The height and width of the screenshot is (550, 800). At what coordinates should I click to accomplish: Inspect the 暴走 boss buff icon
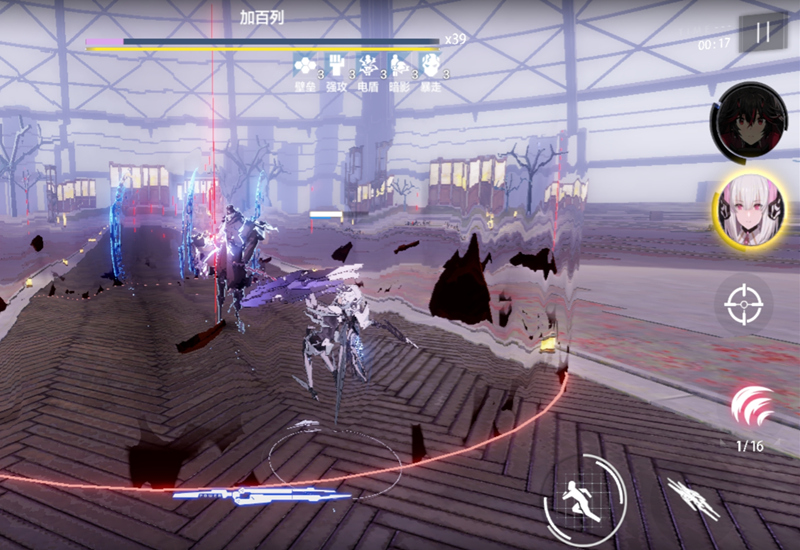tap(430, 67)
